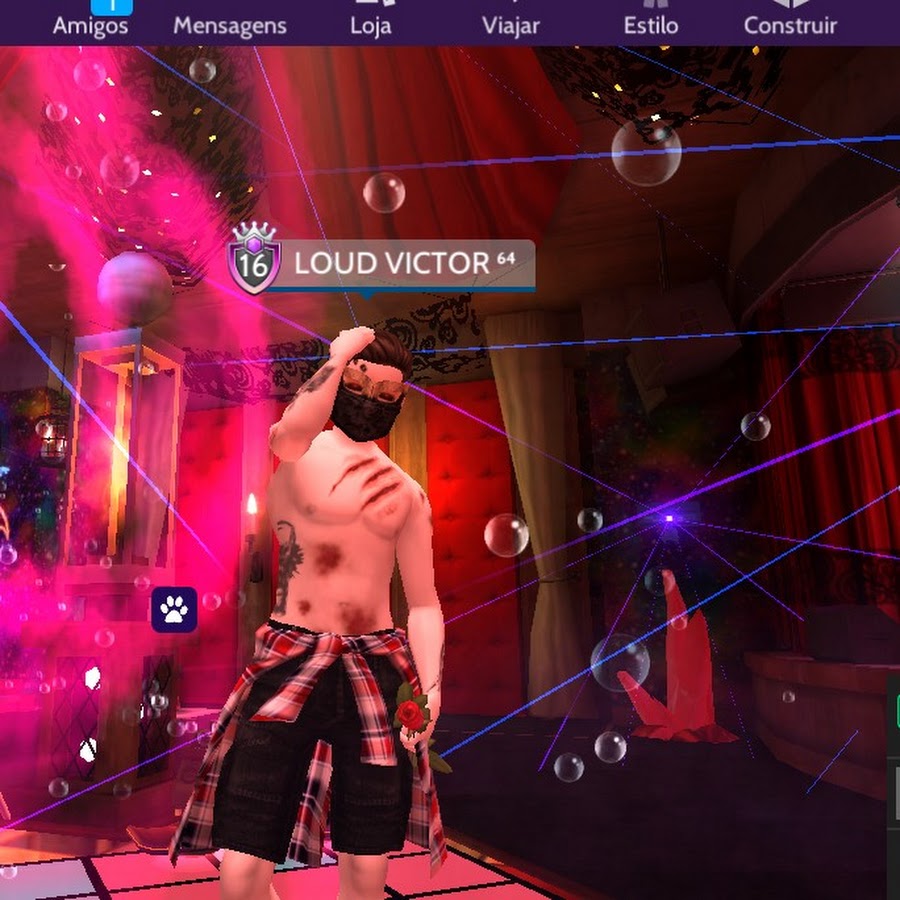Open the Amigos friends menu
Image resolution: width=900 pixels, height=900 pixels.
(x=91, y=19)
